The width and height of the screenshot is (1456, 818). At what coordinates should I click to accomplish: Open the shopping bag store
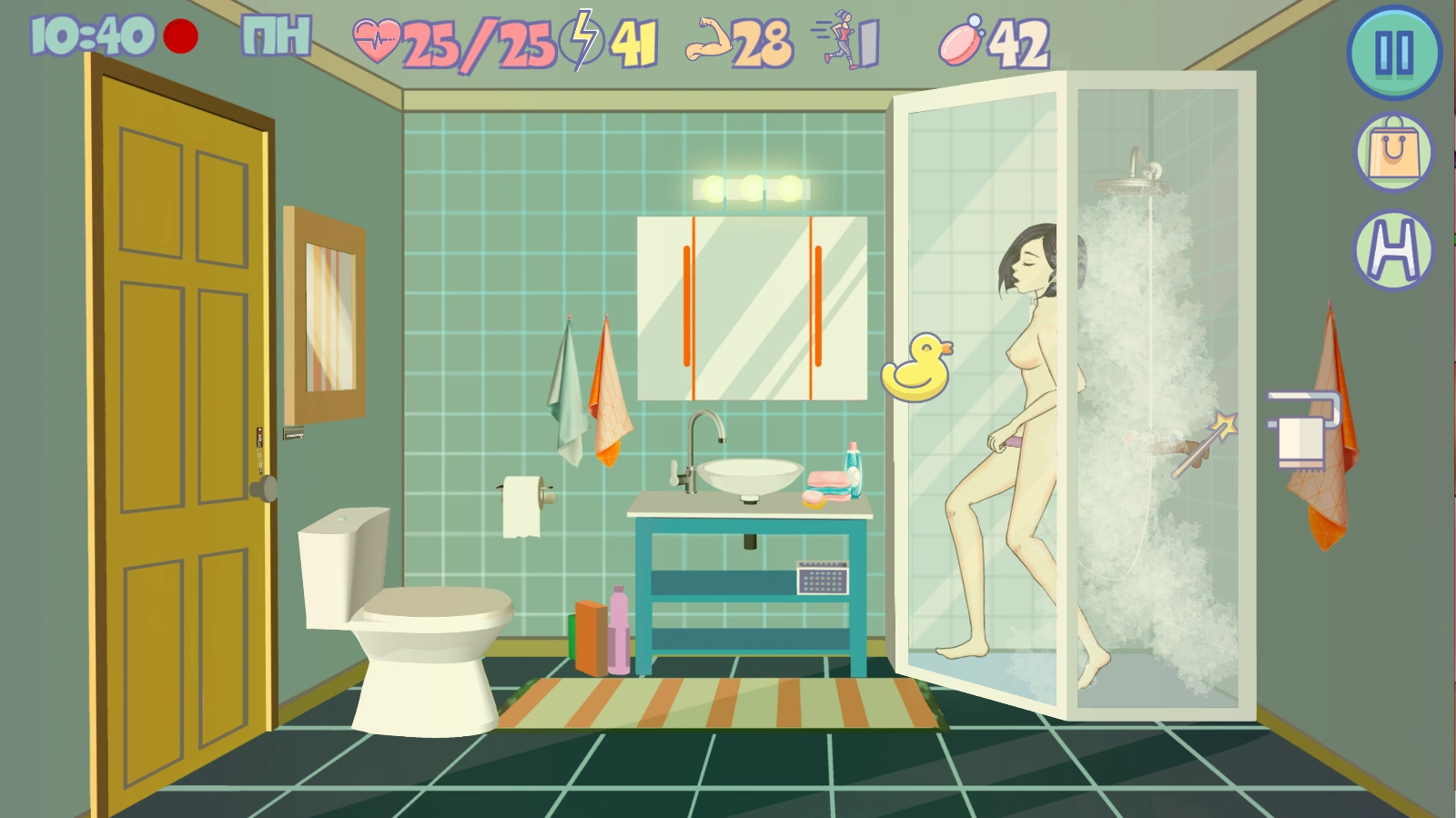[1393, 153]
